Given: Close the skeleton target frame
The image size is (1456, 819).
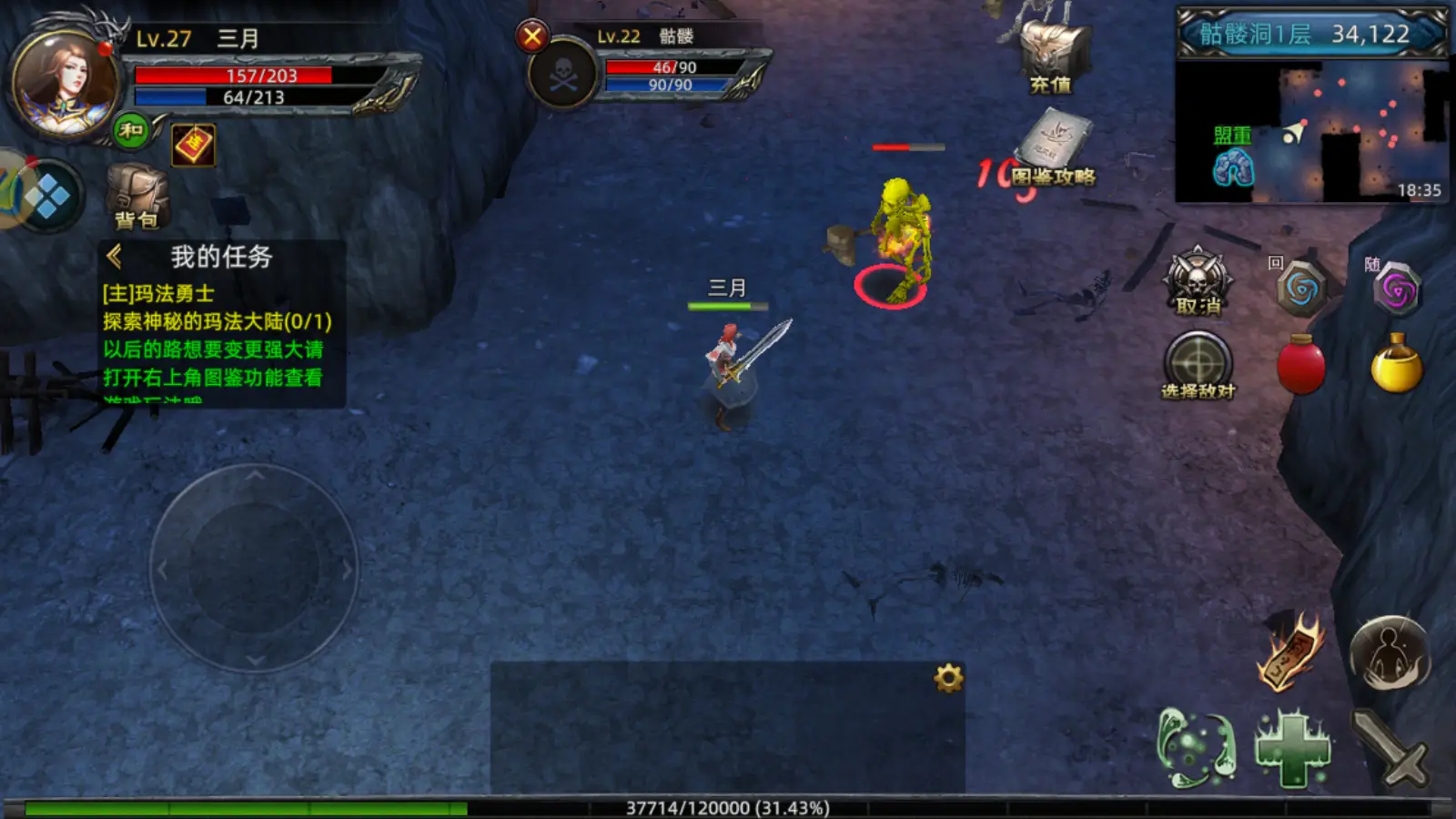Looking at the screenshot, I should [532, 37].
